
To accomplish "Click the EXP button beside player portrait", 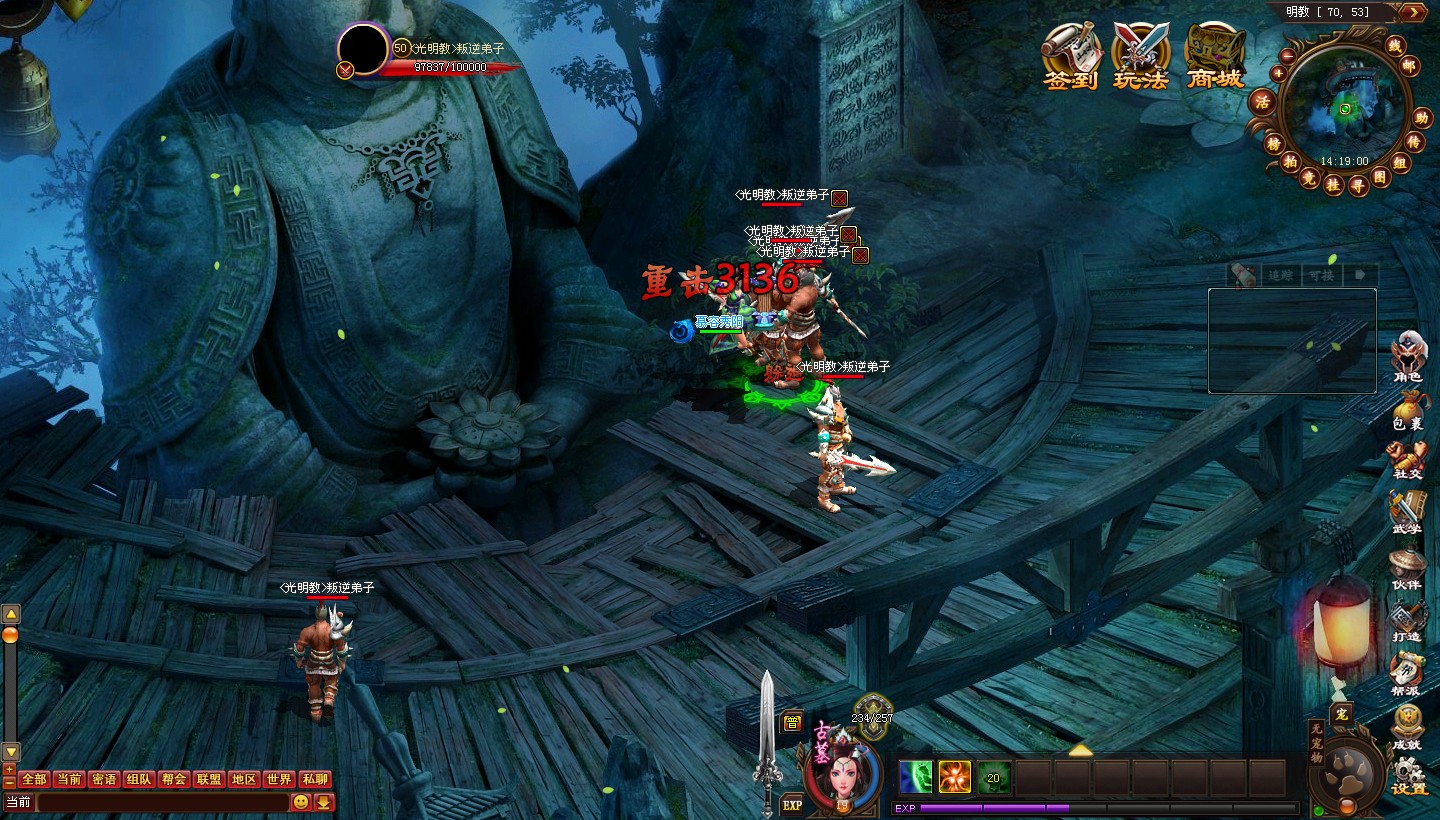I will pos(792,804).
